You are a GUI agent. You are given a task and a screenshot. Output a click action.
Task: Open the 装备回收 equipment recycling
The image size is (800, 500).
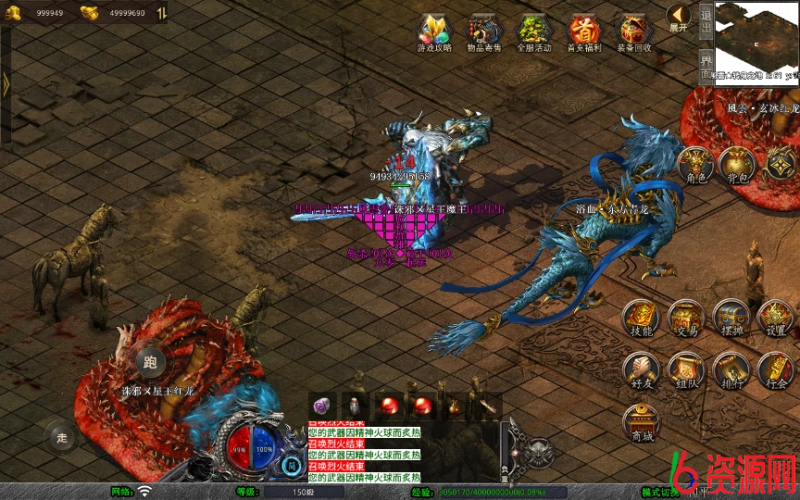634,30
